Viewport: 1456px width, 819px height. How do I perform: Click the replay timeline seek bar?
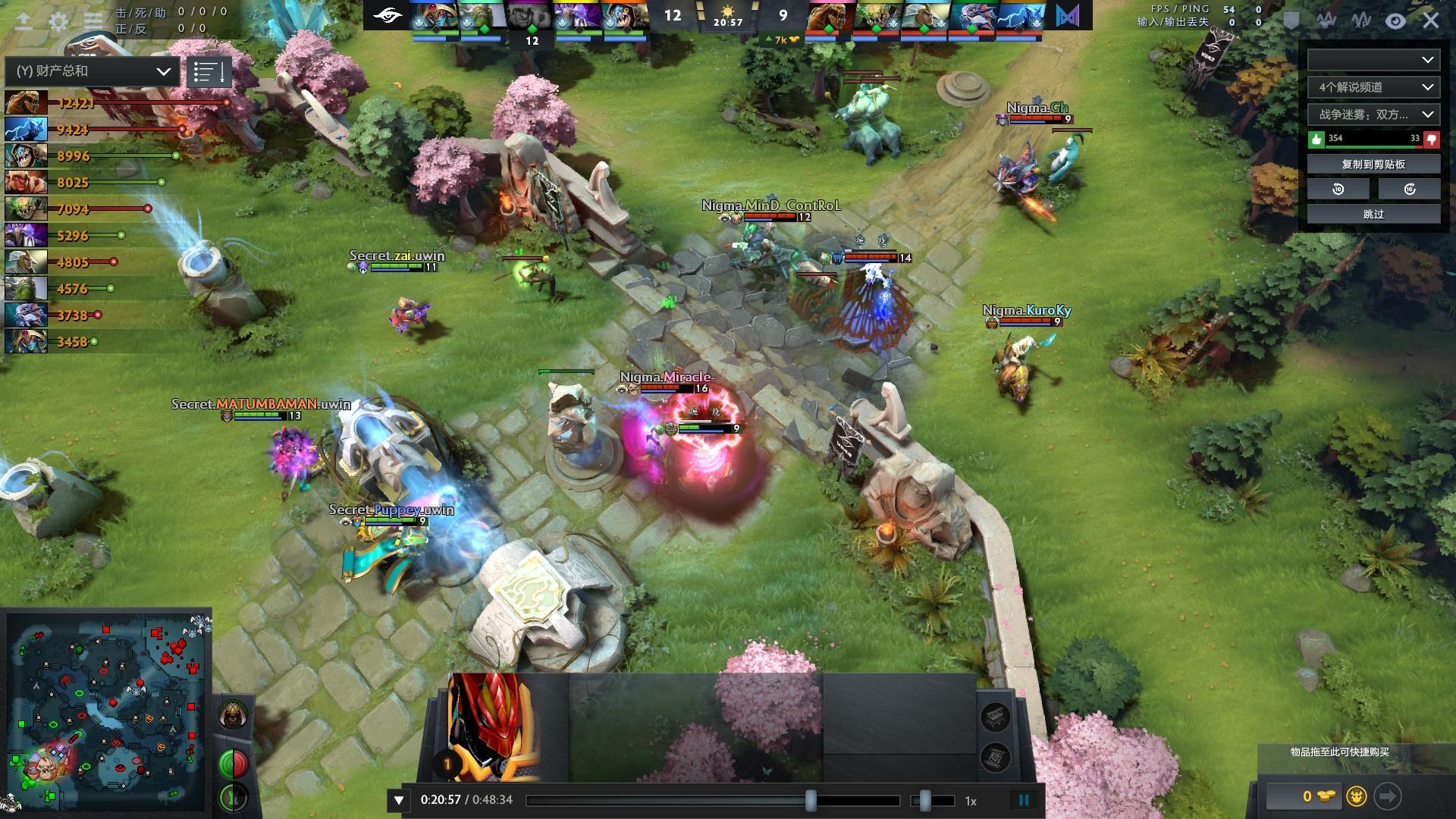point(713,800)
